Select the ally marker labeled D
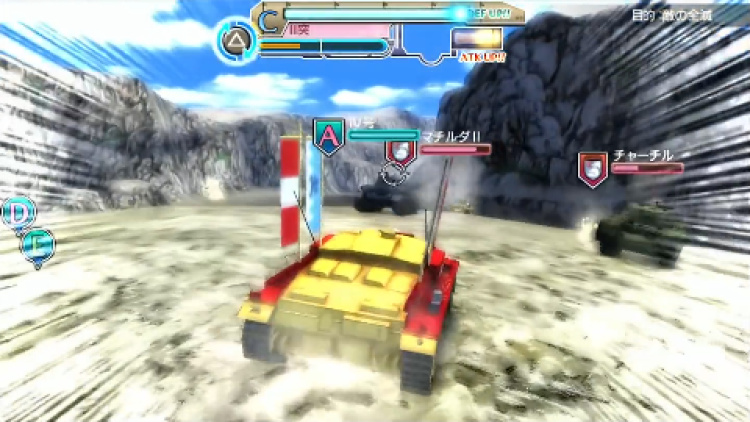 click(x=17, y=214)
